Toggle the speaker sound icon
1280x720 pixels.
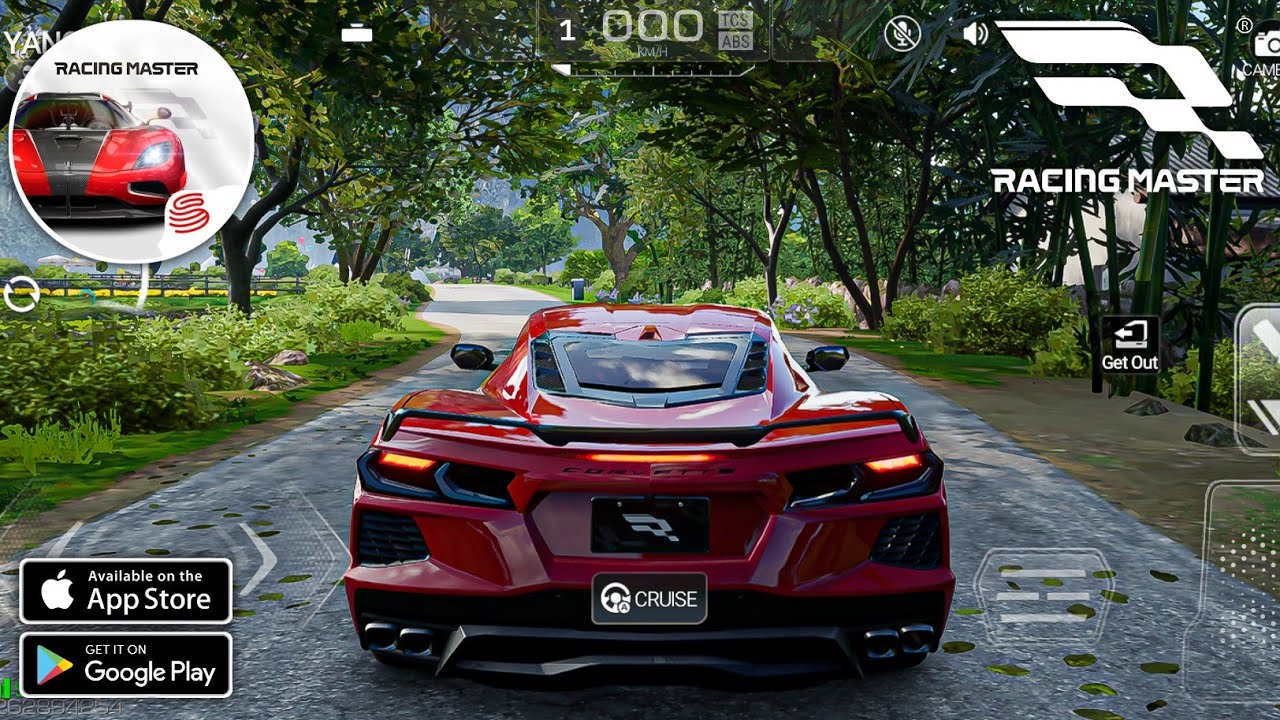point(974,34)
